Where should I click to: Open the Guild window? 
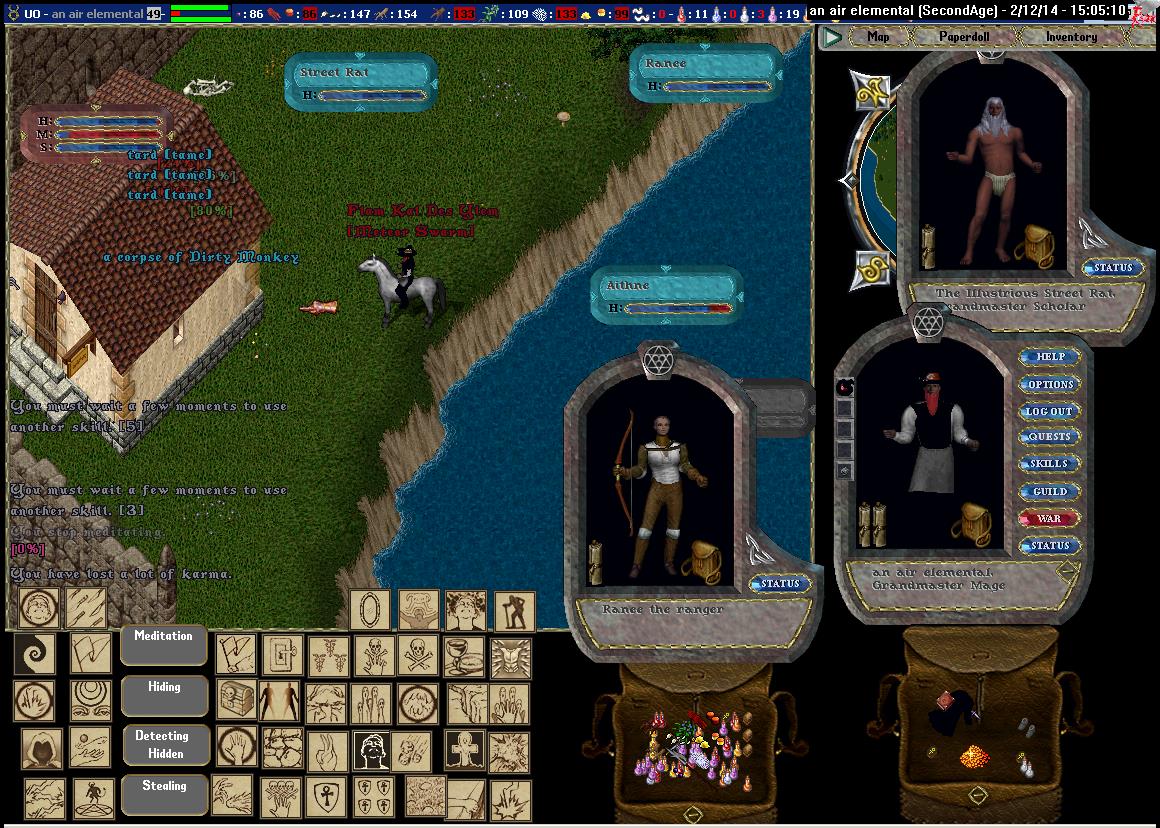[1050, 491]
